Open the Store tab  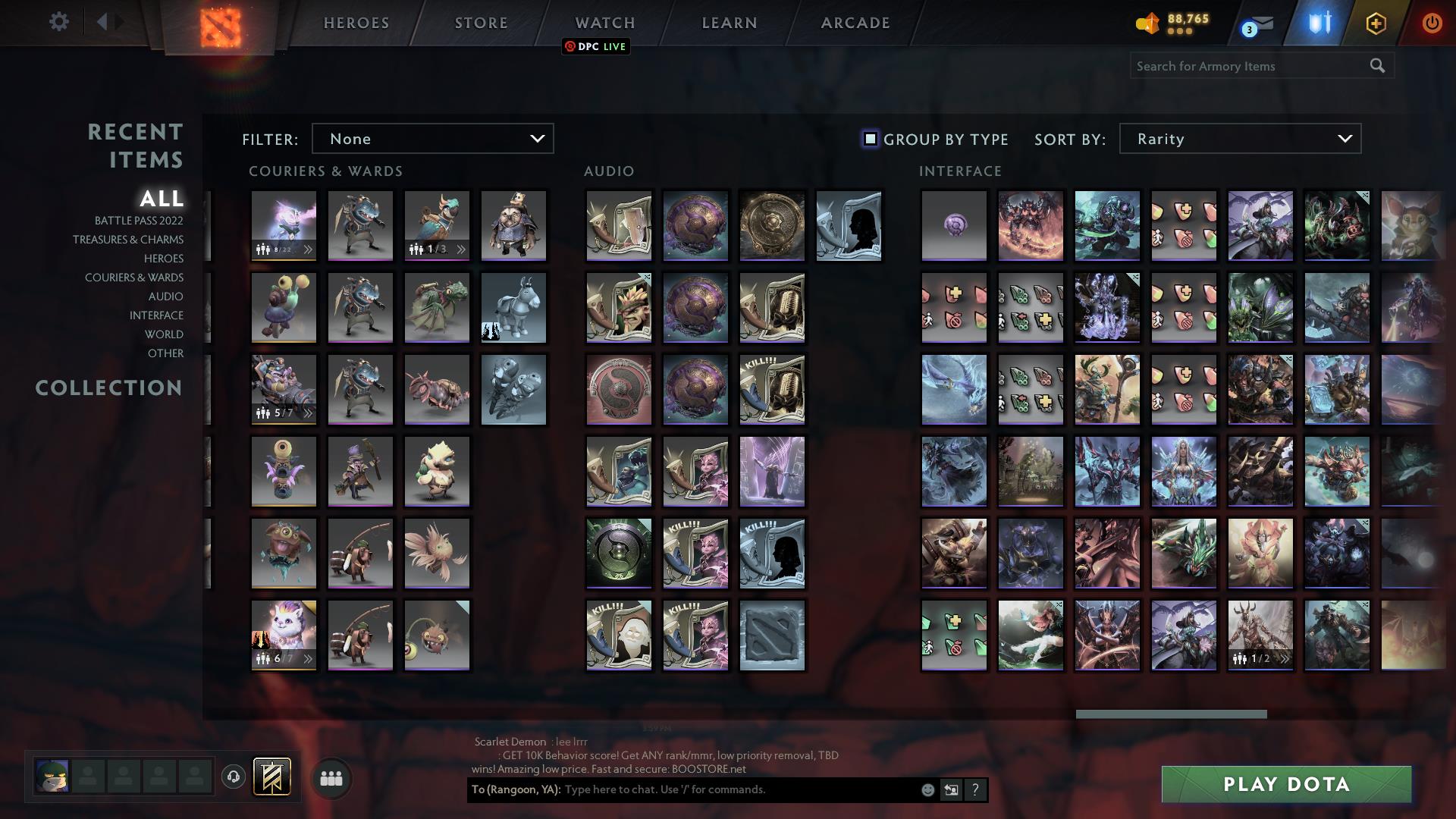pos(481,23)
